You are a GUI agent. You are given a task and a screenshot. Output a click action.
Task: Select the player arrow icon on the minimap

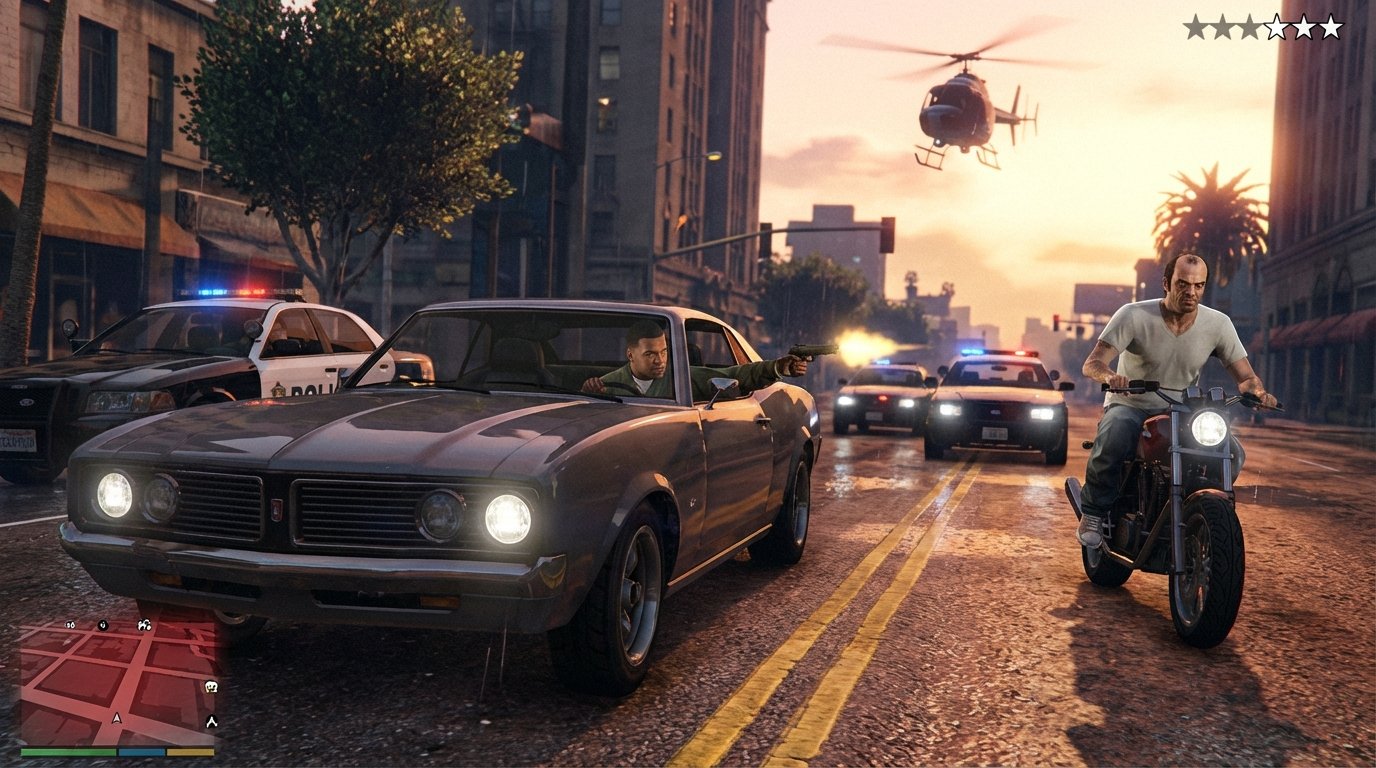pyautogui.click(x=117, y=719)
